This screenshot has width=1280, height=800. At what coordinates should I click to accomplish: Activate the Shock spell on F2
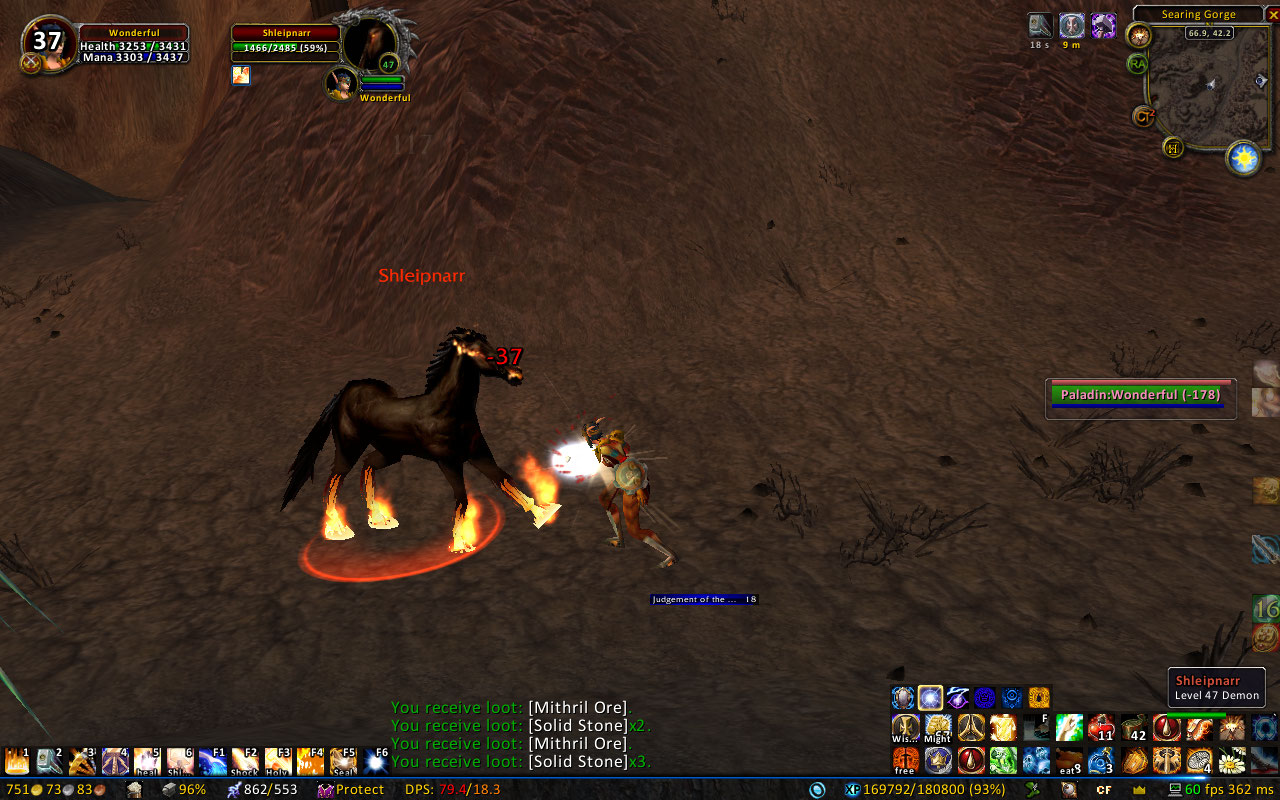pos(245,762)
